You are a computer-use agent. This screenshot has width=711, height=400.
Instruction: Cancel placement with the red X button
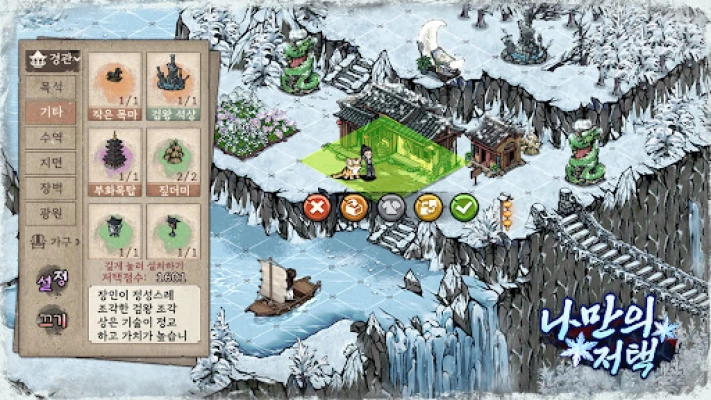click(x=317, y=208)
